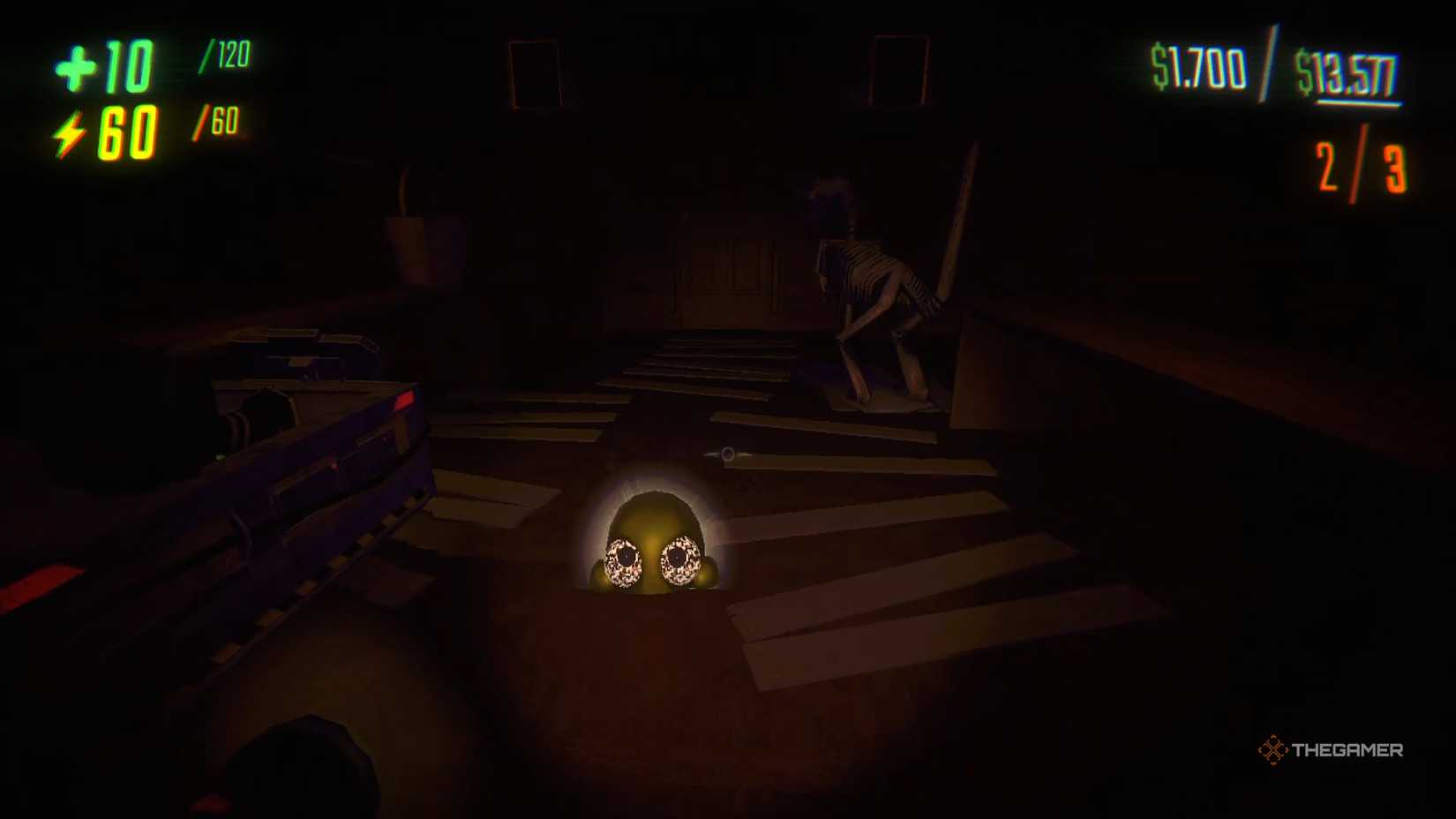Toggle the battery value reading 60

click(x=128, y=132)
